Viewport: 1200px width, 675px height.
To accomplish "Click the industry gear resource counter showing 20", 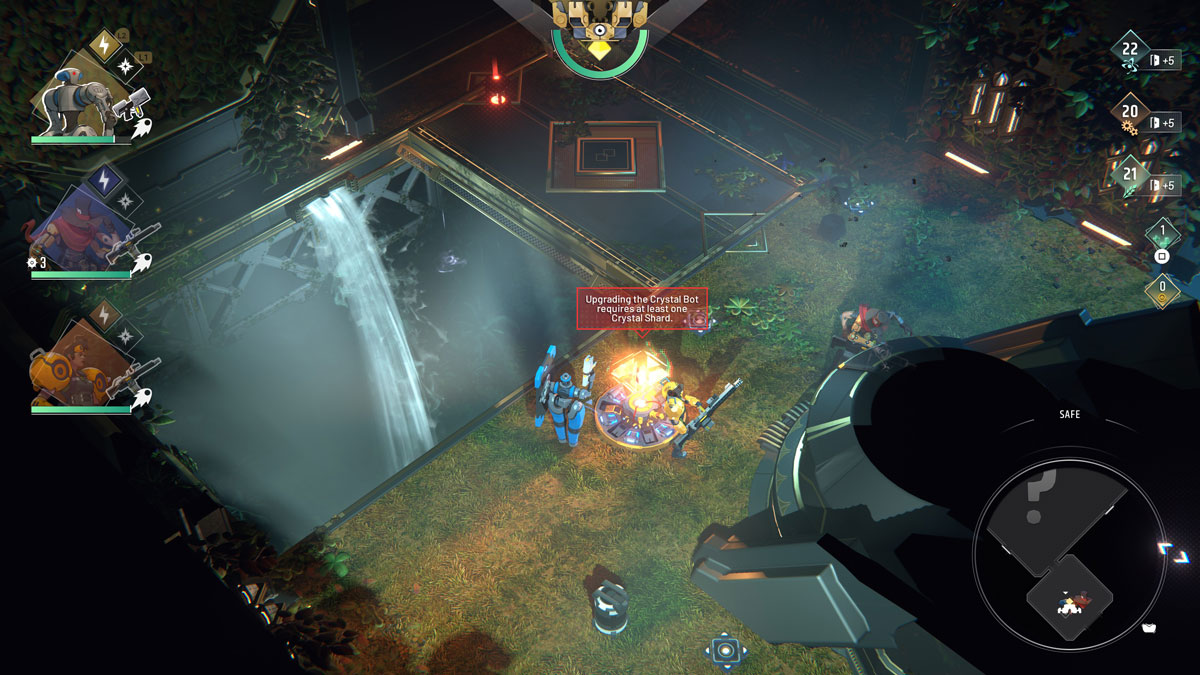I will (1131, 115).
